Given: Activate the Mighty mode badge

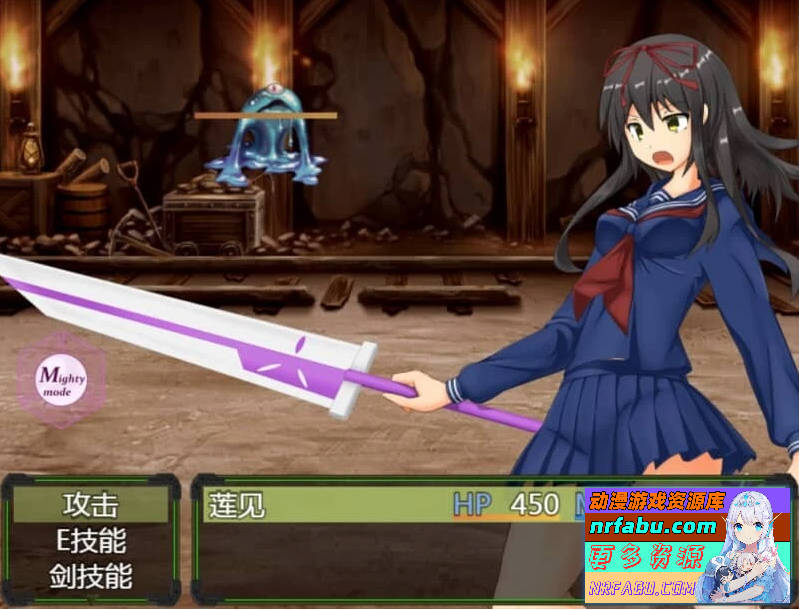Looking at the screenshot, I should [x=62, y=381].
